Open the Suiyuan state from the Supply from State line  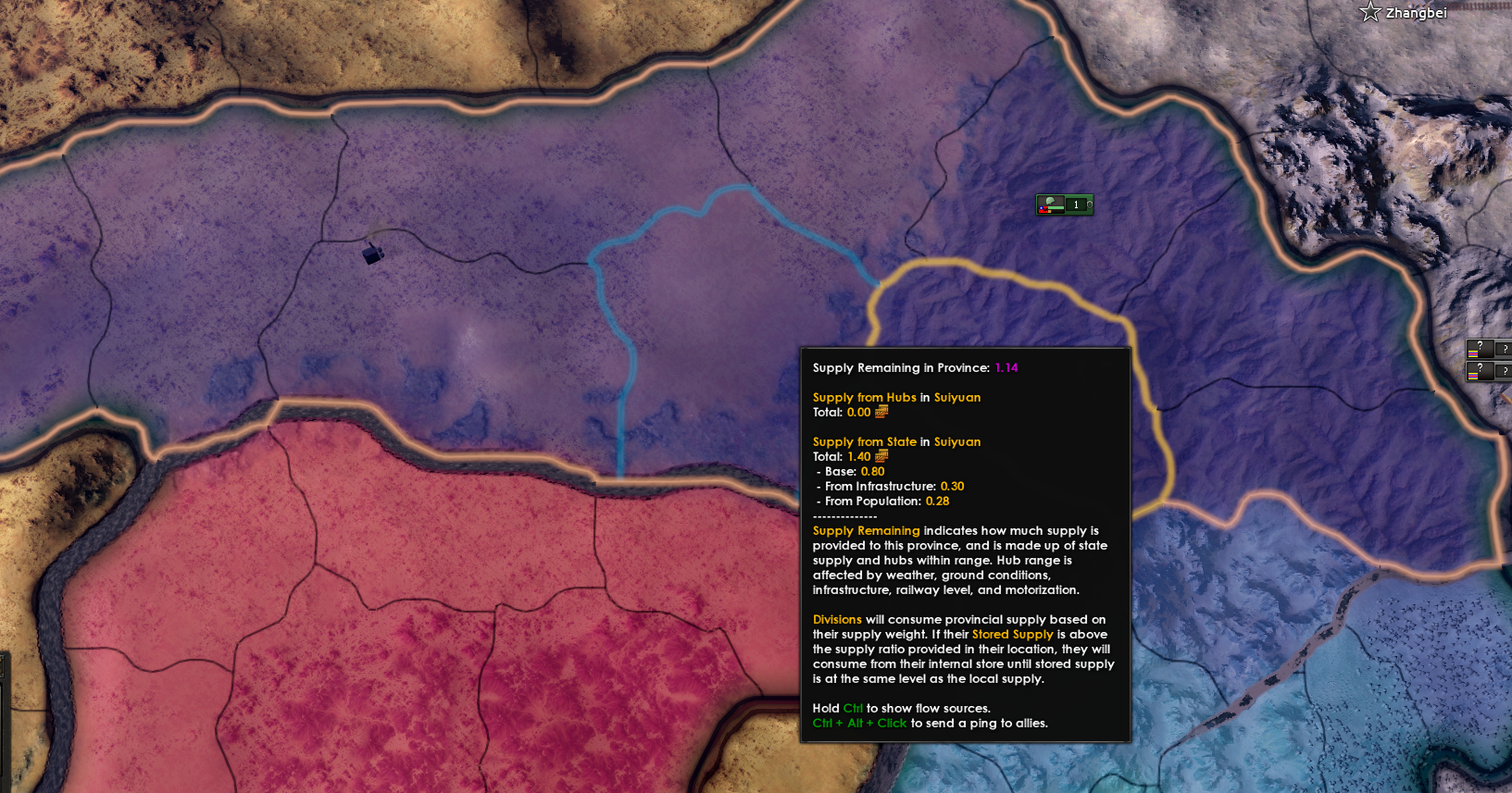[956, 441]
